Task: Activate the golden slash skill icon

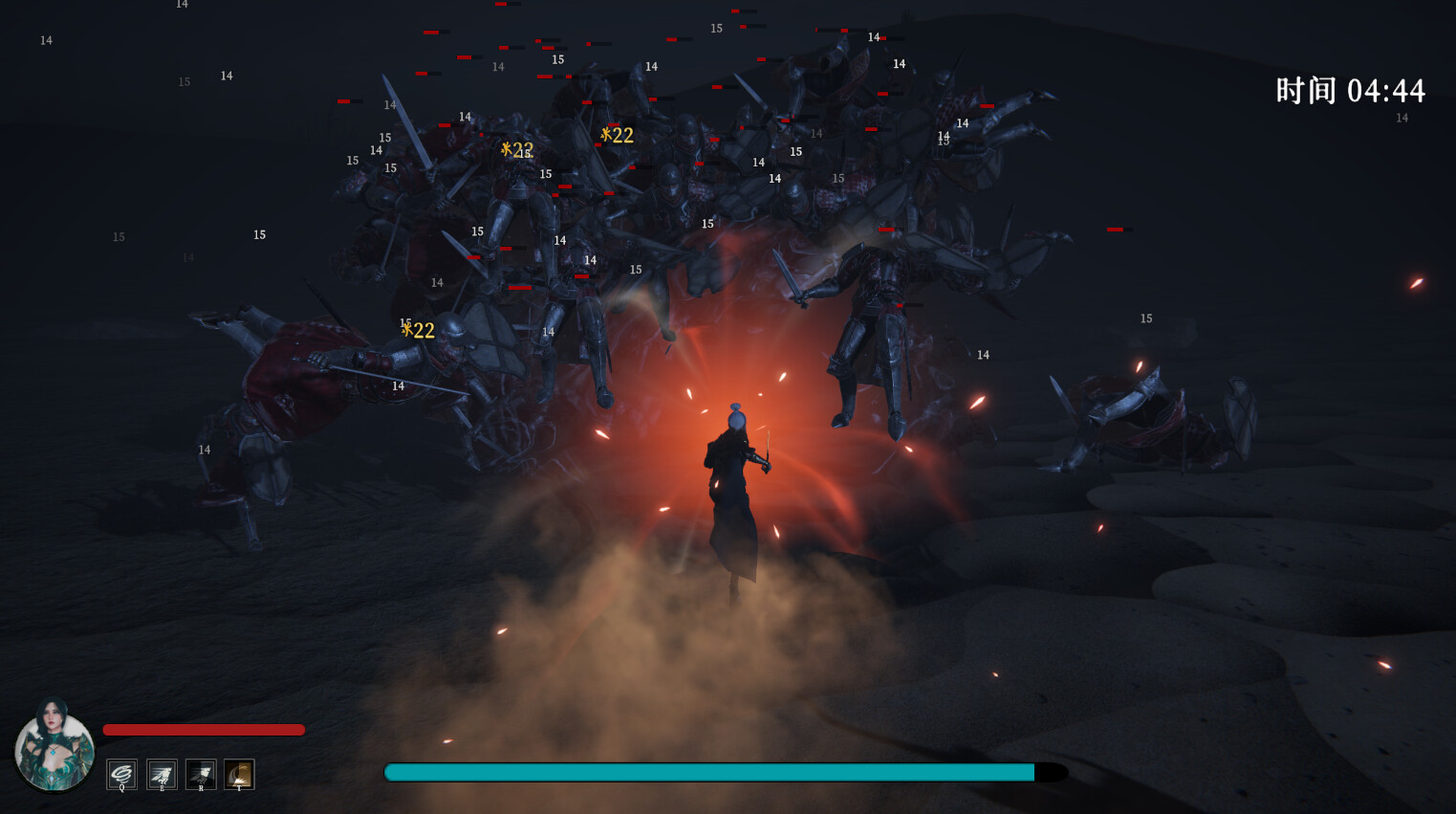Action: [239, 775]
